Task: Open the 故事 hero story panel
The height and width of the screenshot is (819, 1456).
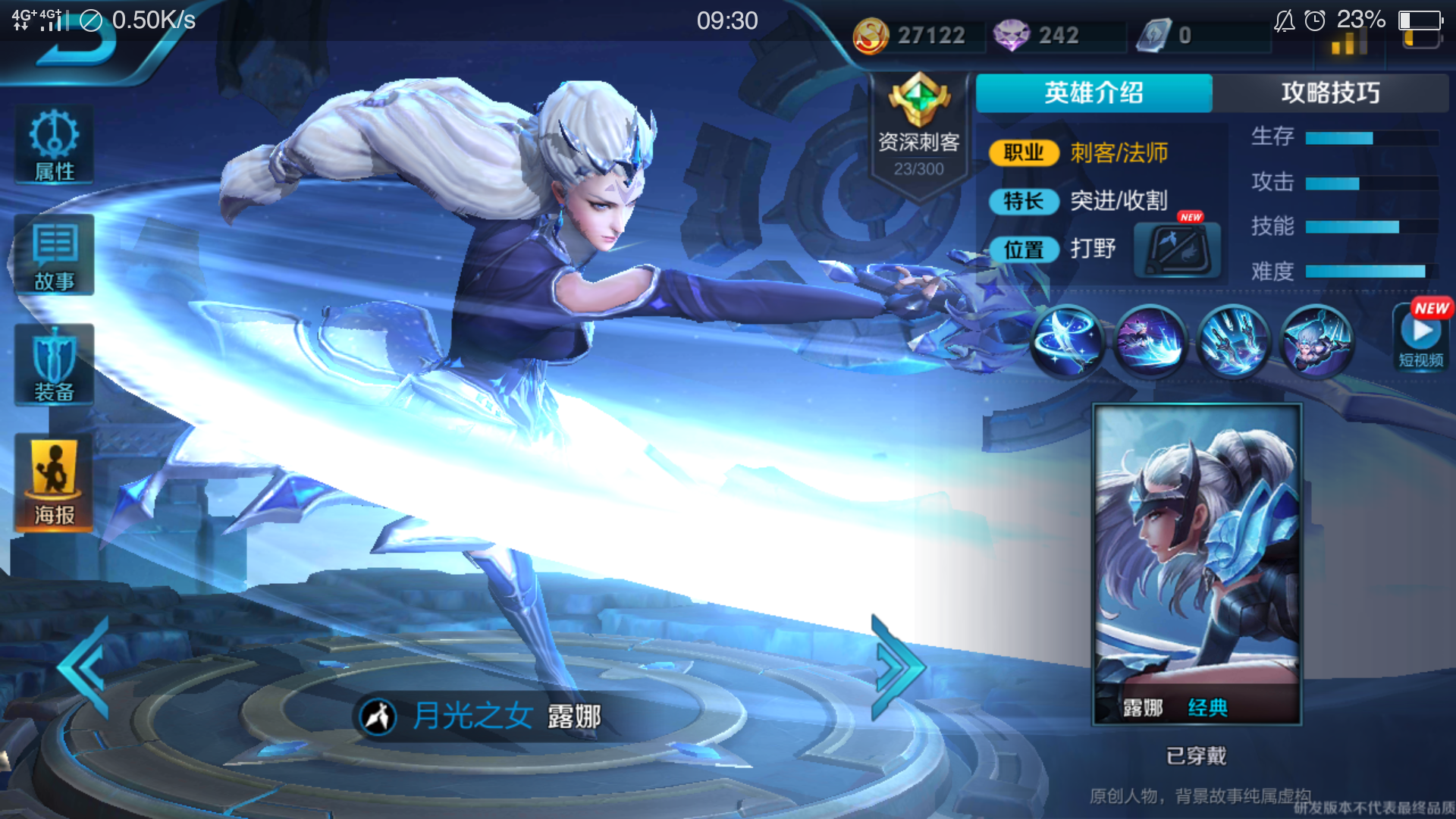Action: coord(53,256)
